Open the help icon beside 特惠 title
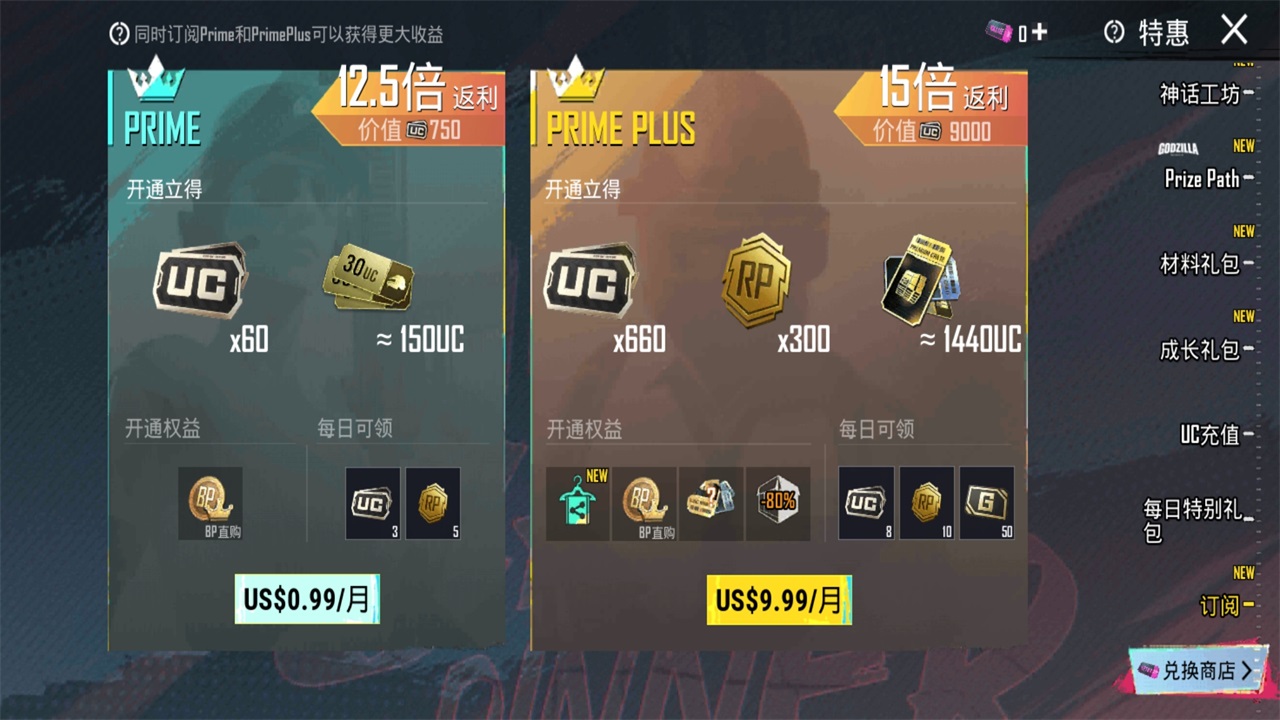 point(1114,33)
